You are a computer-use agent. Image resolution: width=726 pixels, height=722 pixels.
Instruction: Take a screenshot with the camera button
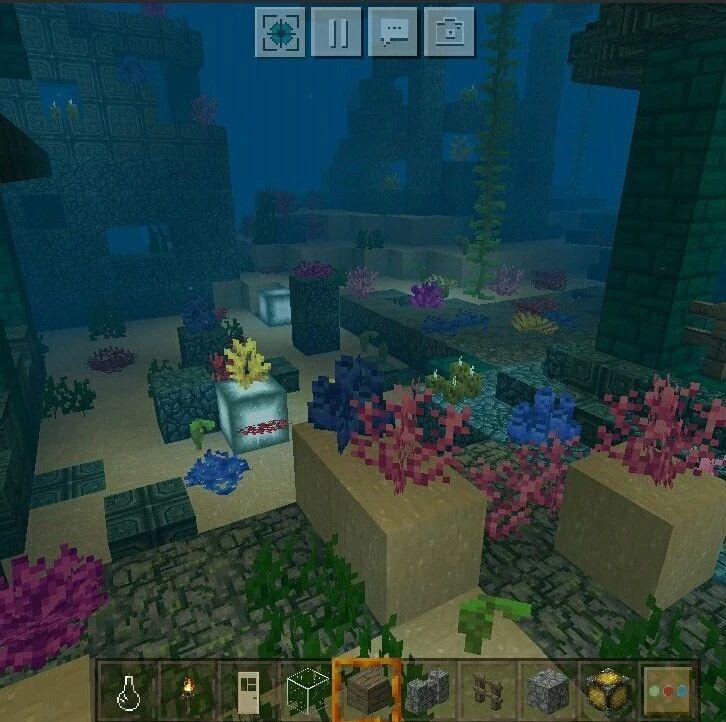pyautogui.click(x=449, y=32)
